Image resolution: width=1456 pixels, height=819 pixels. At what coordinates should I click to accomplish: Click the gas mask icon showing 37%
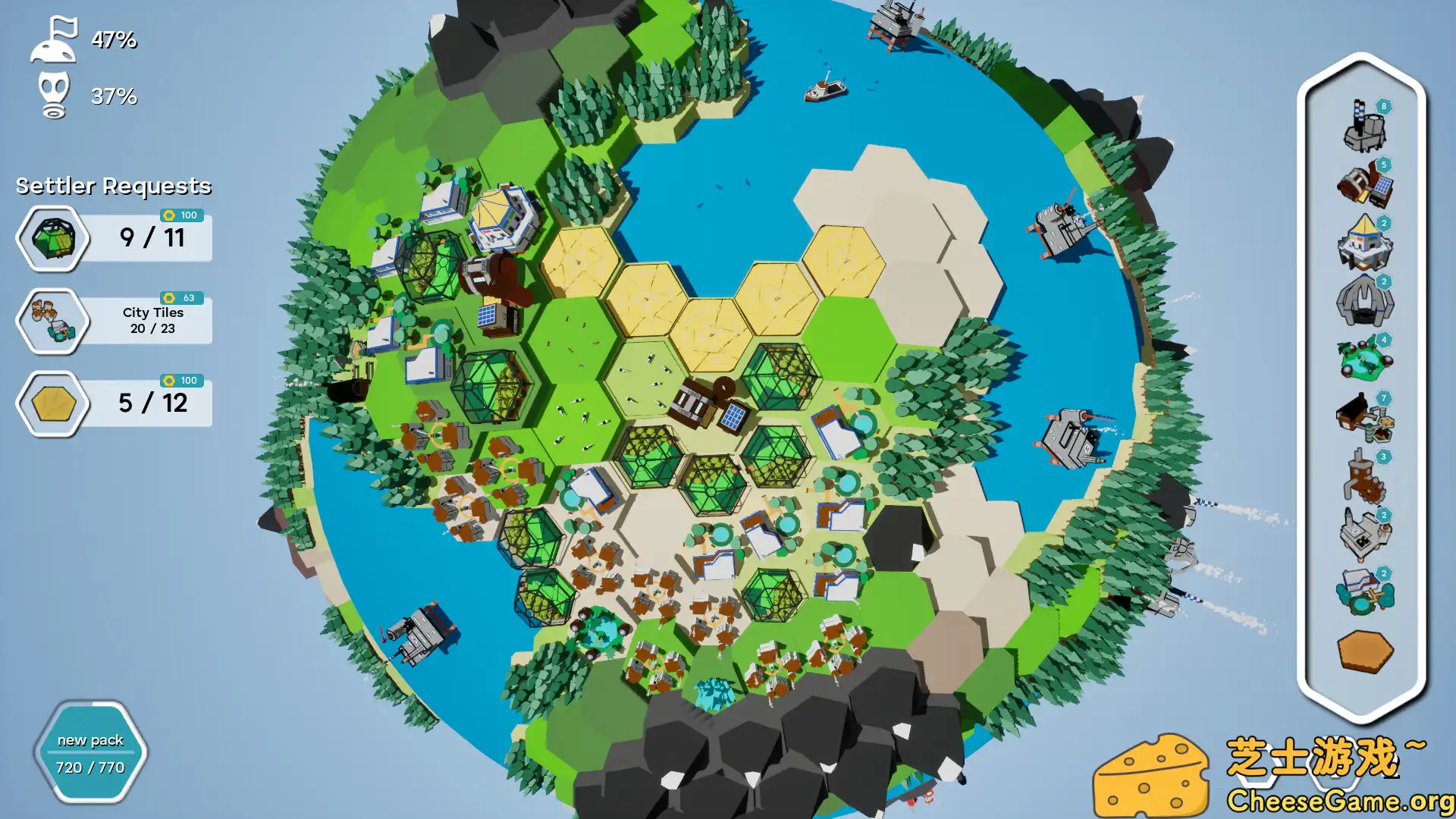53,95
